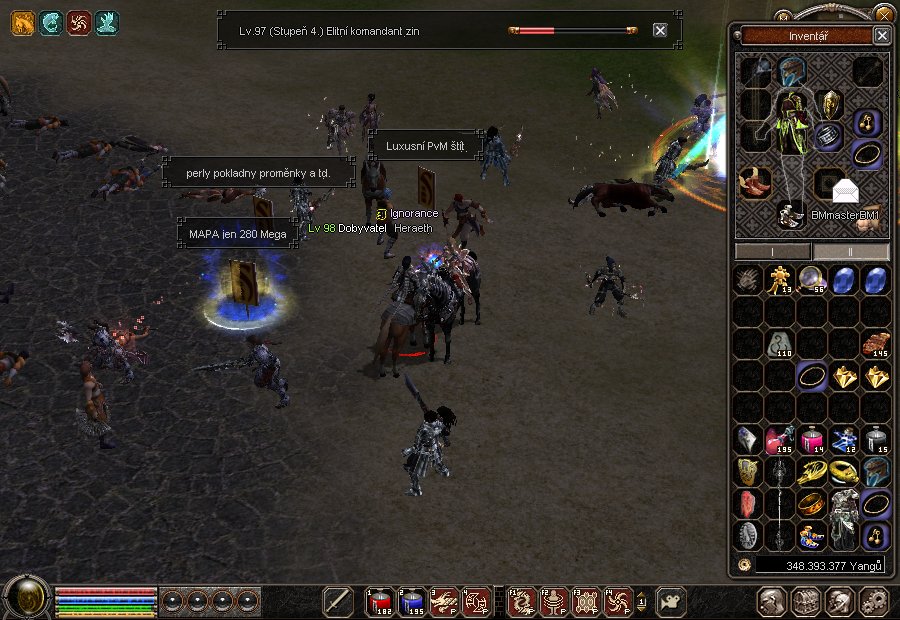The image size is (900, 620).
Task: Open the settings gear menu
Action: (874, 601)
